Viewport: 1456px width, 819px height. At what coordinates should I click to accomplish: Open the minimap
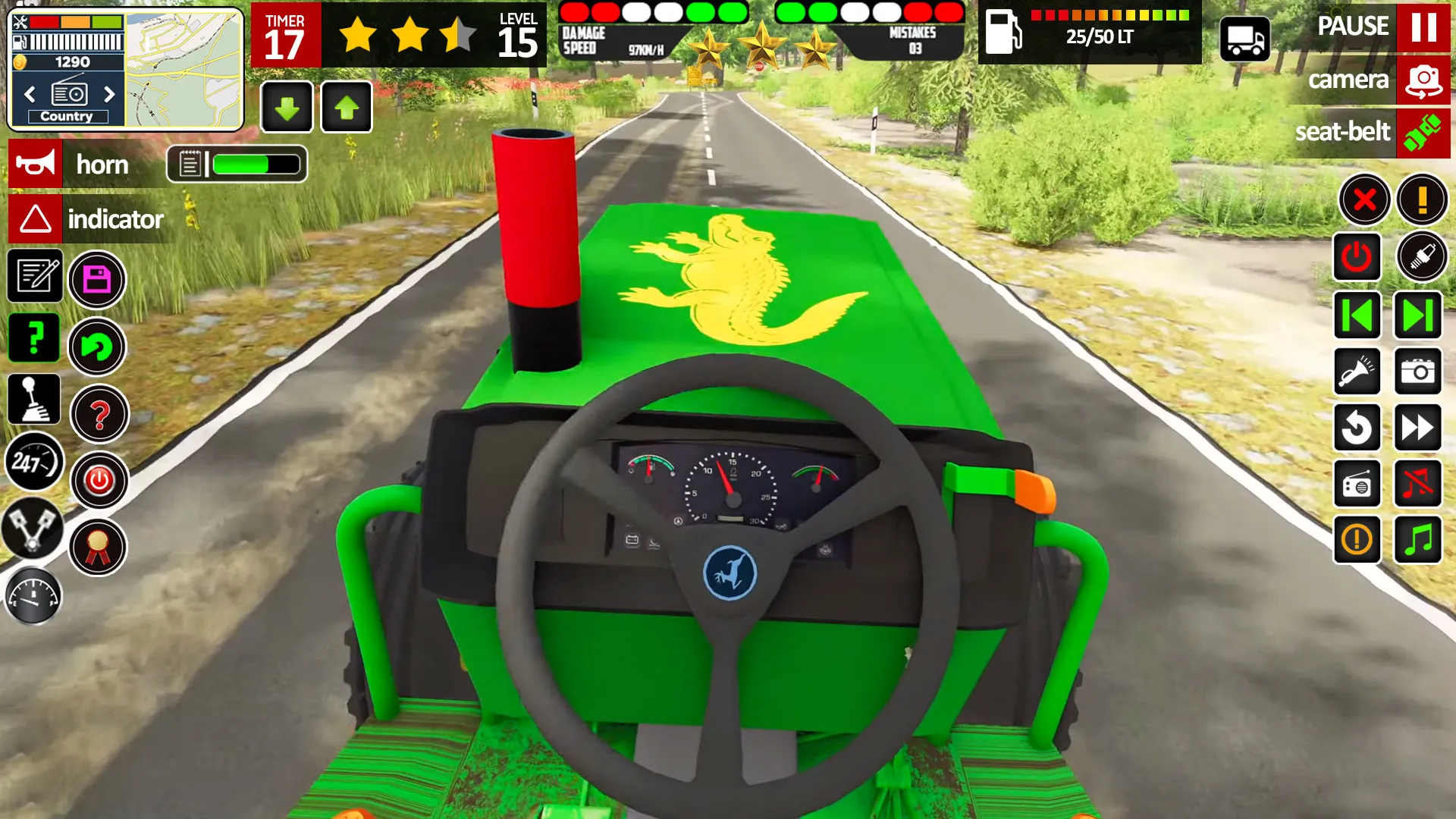184,70
